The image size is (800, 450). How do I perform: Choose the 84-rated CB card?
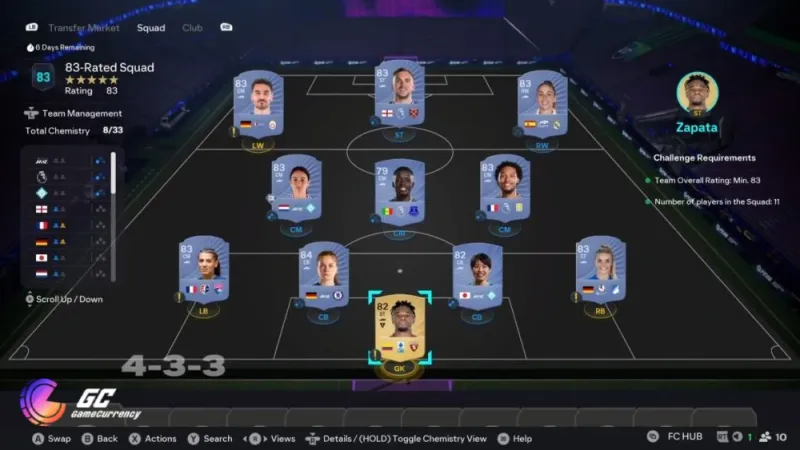click(x=323, y=274)
